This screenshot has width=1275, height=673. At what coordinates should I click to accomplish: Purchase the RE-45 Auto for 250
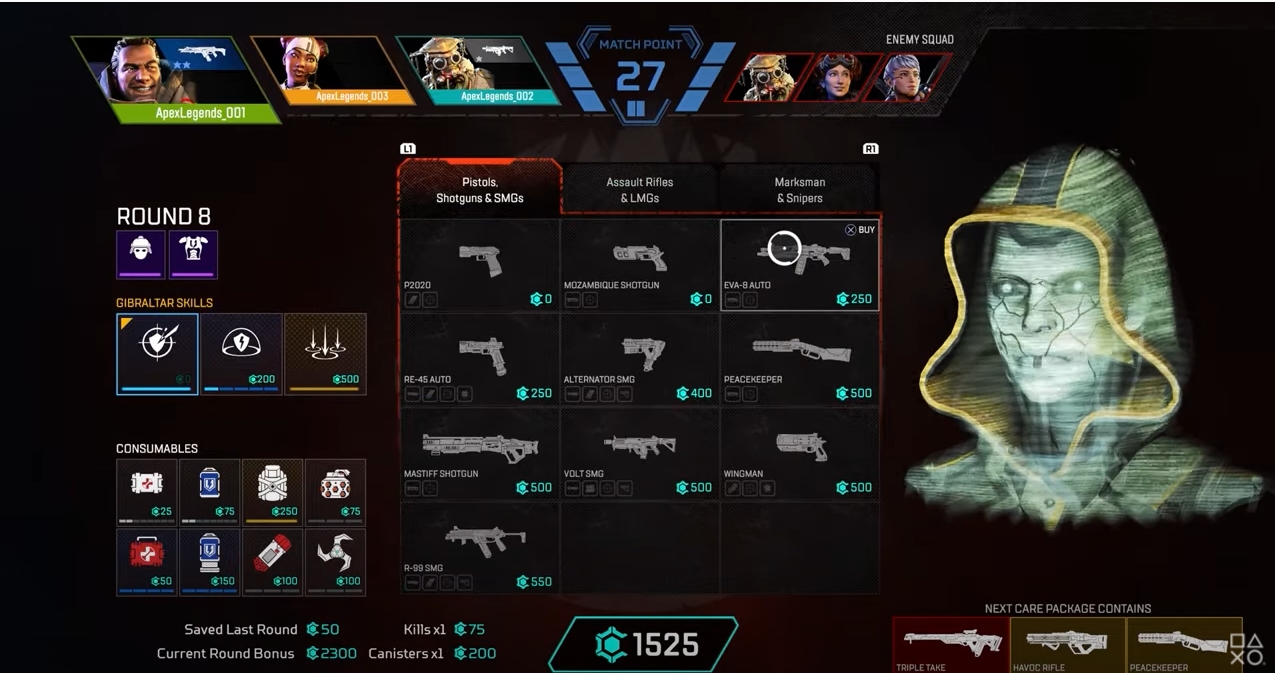click(x=479, y=359)
